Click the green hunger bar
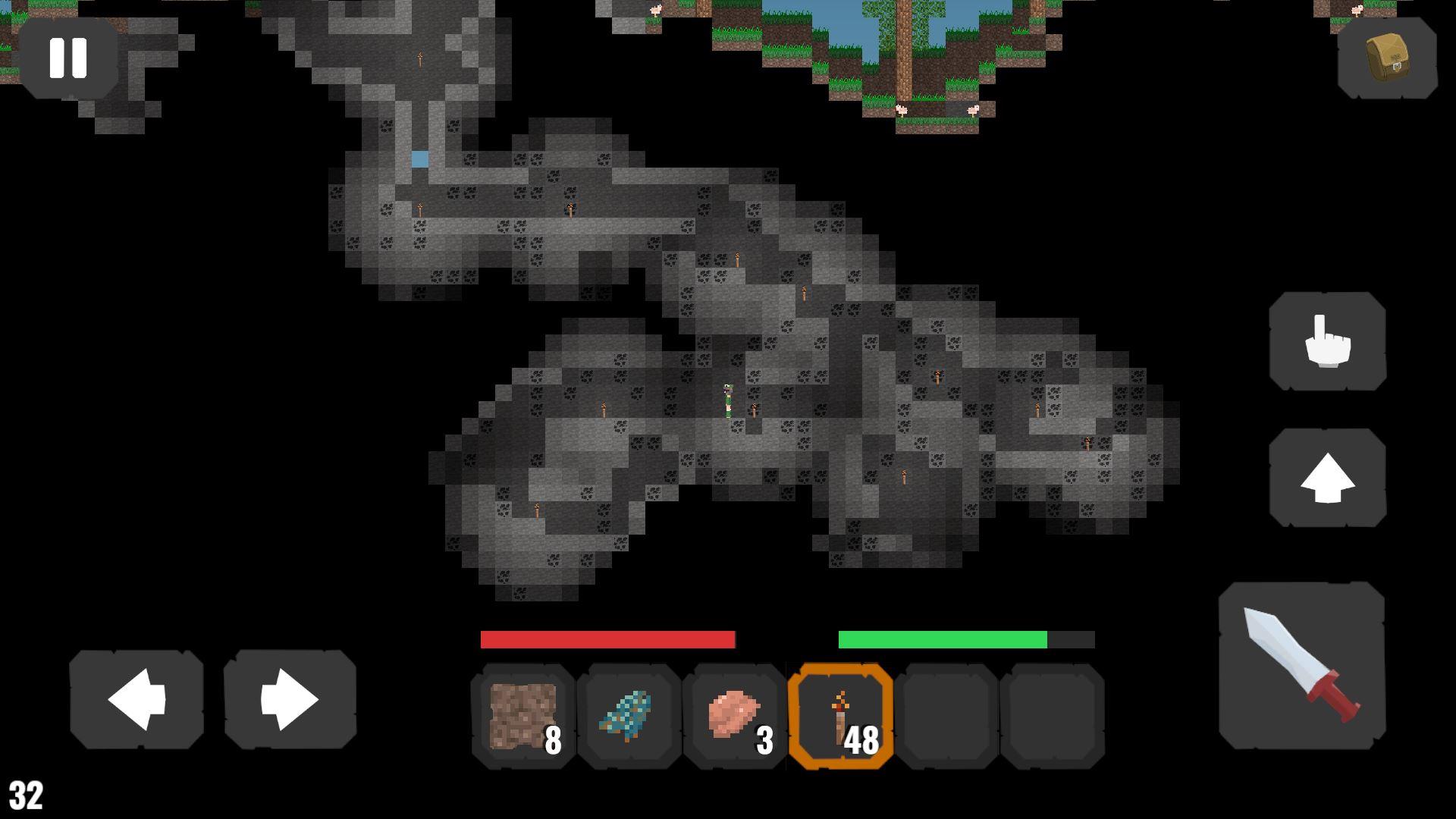Screen dimensions: 1456x819 [x=944, y=640]
